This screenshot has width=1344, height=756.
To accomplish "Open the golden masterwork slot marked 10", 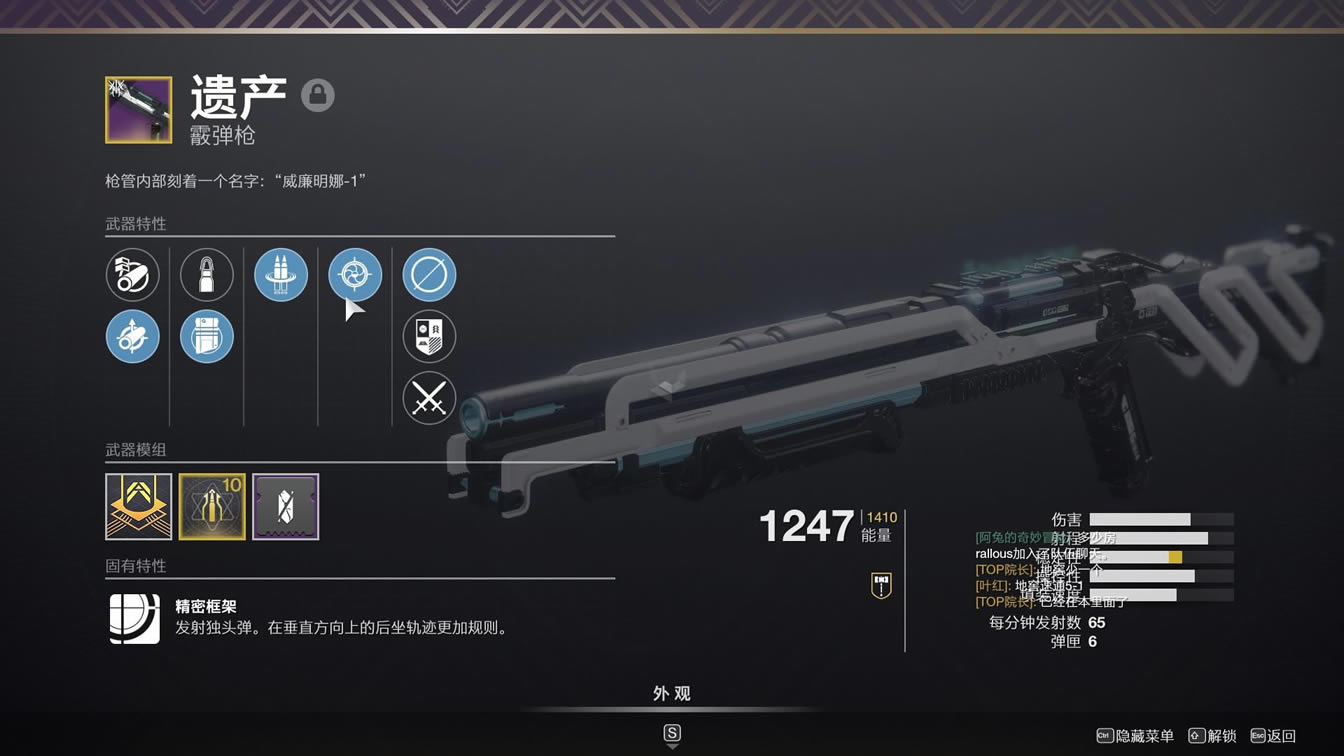I will point(212,507).
